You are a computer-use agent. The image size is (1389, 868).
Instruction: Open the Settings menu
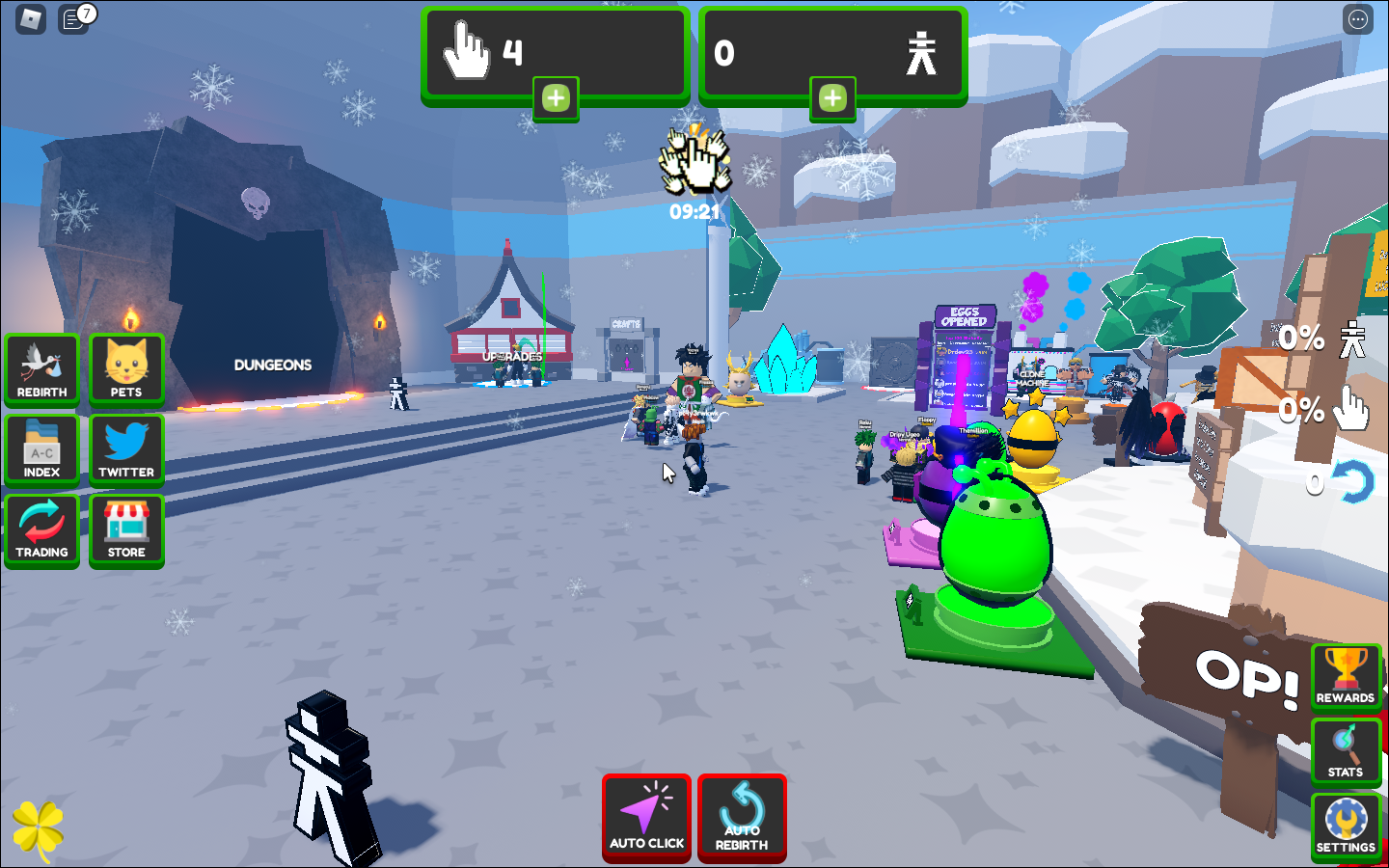pos(1346,827)
